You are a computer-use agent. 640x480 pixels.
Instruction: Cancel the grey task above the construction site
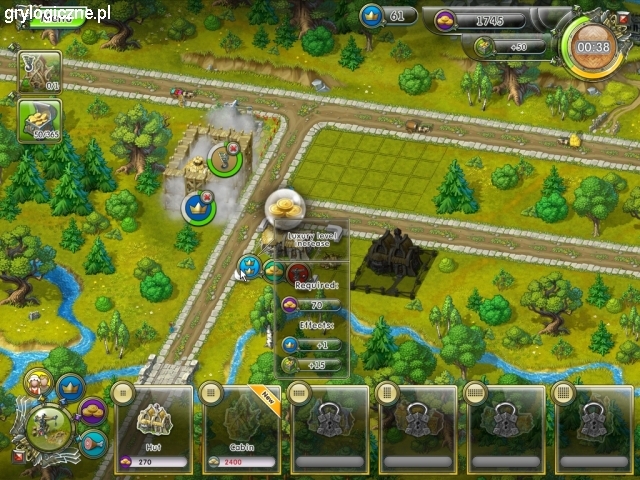(x=234, y=150)
